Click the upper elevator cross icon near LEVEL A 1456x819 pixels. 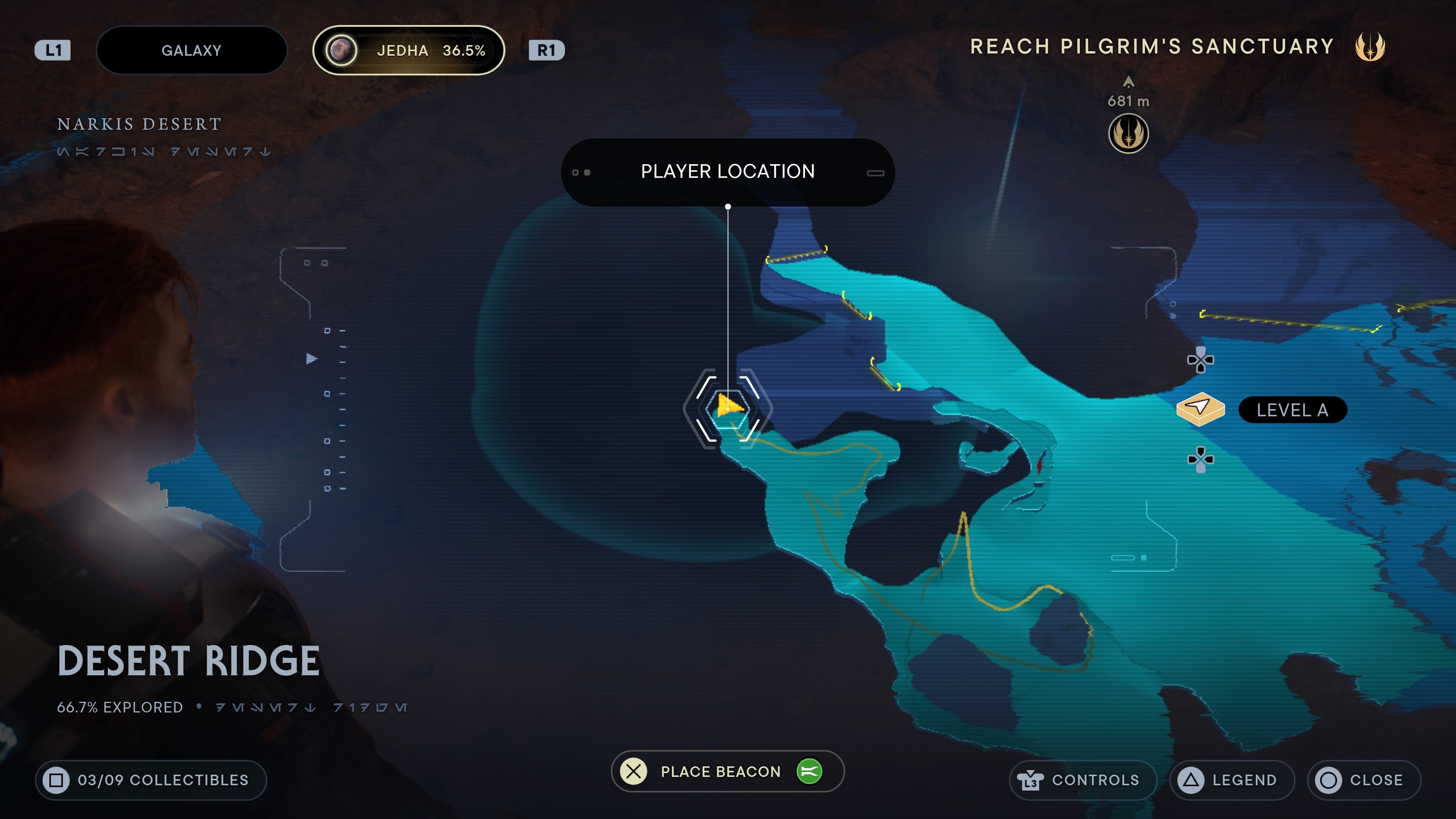[1202, 360]
